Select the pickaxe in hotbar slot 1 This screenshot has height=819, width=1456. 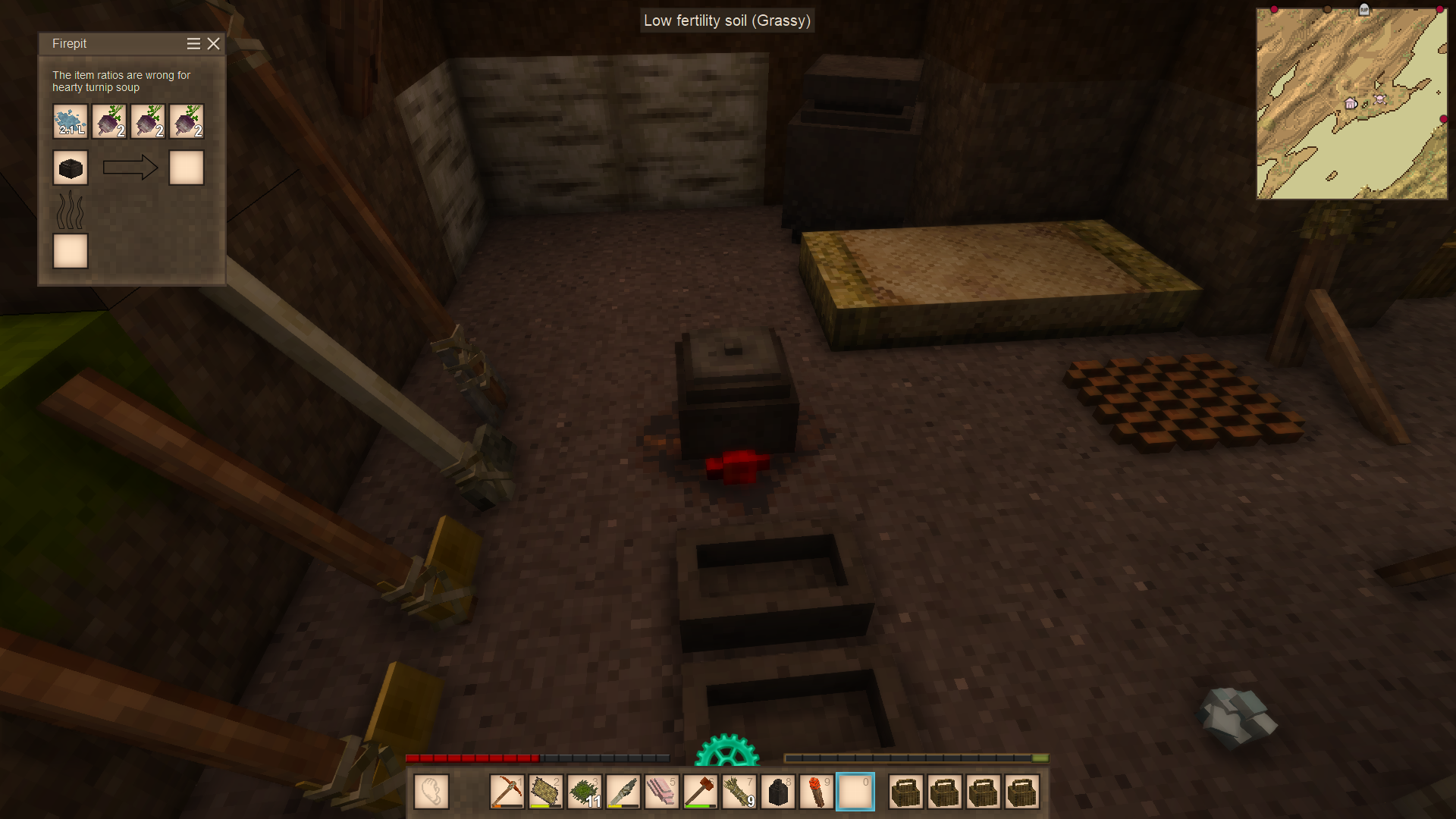pyautogui.click(x=507, y=792)
